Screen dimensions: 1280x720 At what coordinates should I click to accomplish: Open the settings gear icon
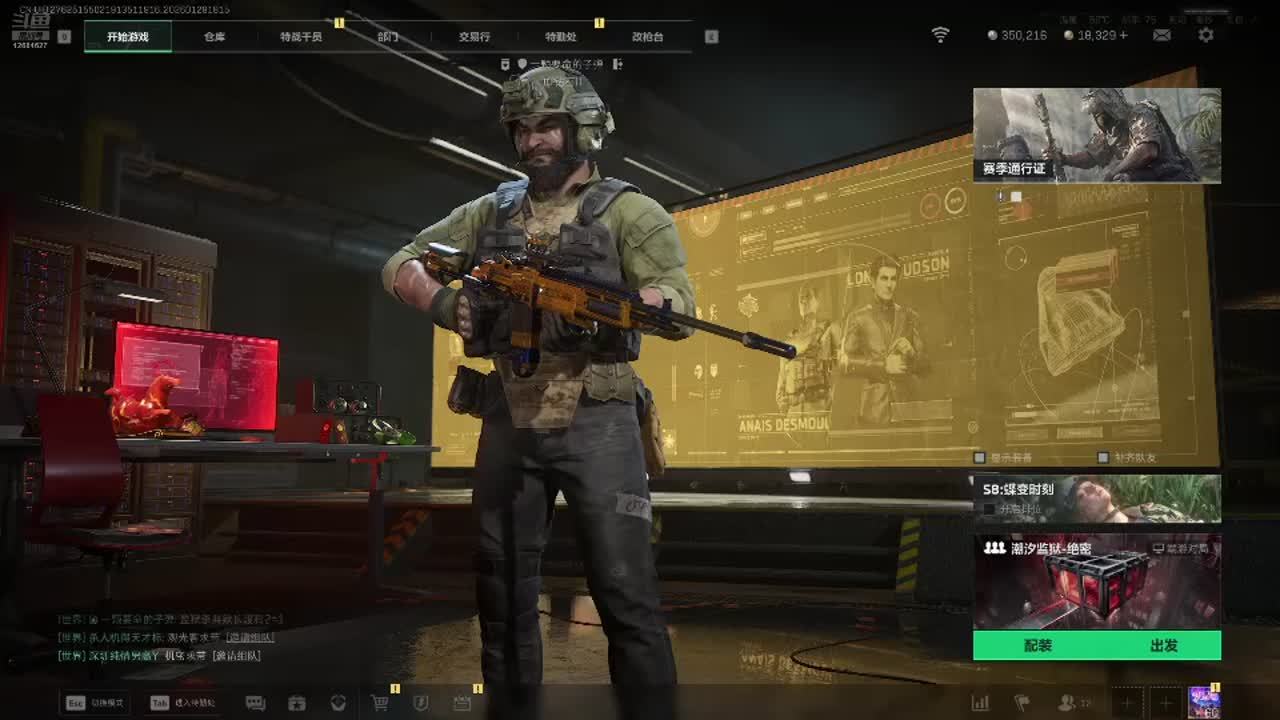pyautogui.click(x=1206, y=35)
